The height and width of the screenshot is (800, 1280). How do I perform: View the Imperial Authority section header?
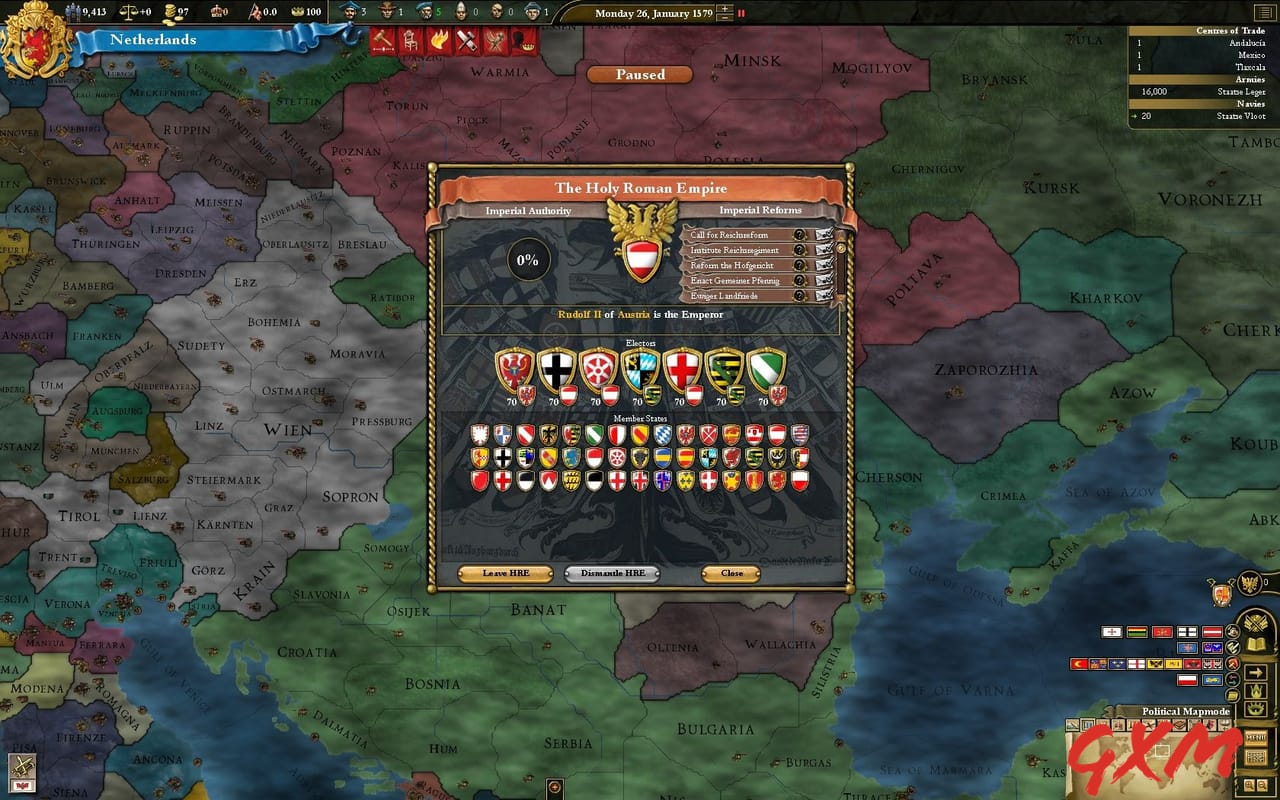528,211
